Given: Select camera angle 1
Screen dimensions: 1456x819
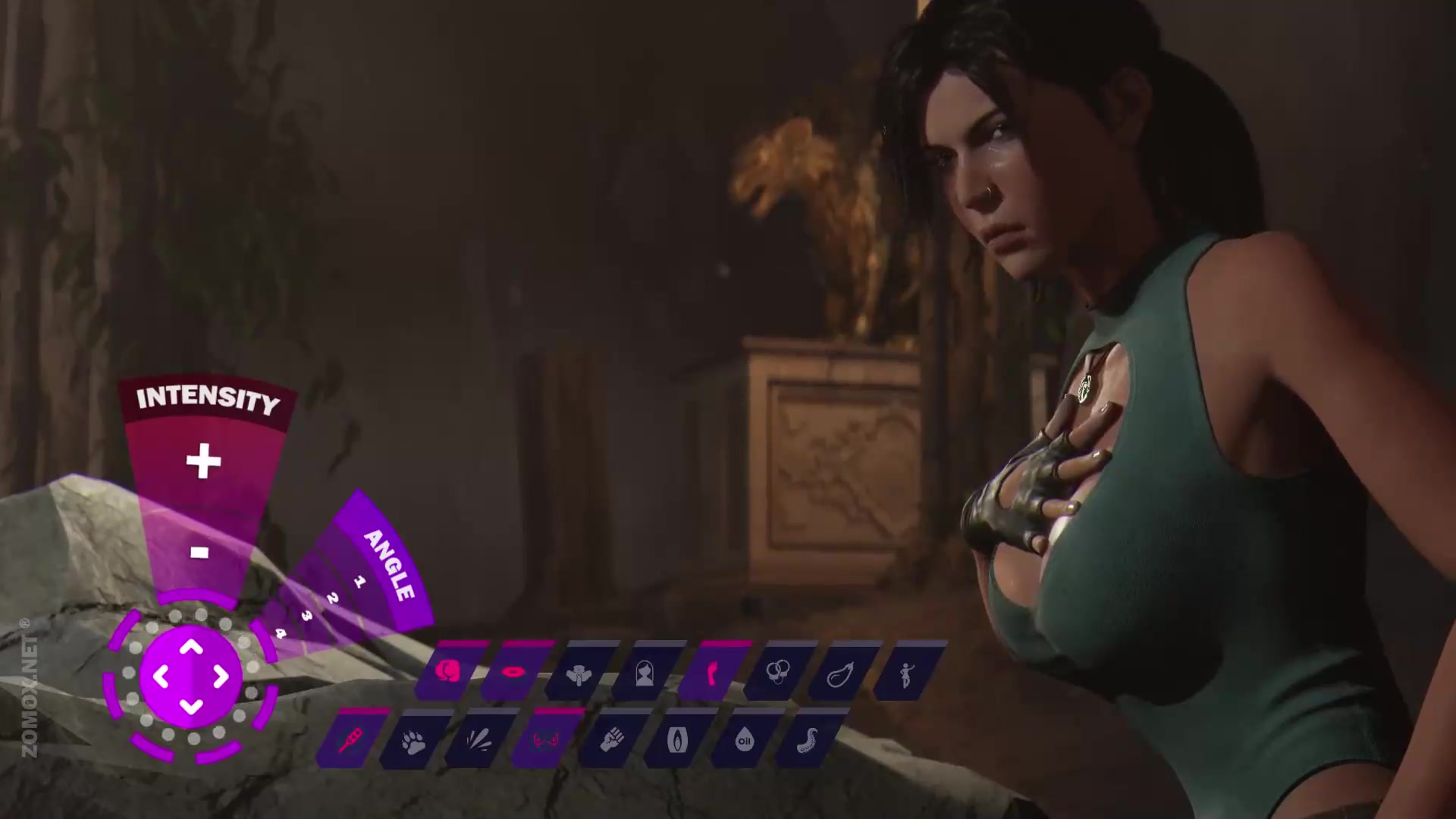Looking at the screenshot, I should pyautogui.click(x=359, y=582).
